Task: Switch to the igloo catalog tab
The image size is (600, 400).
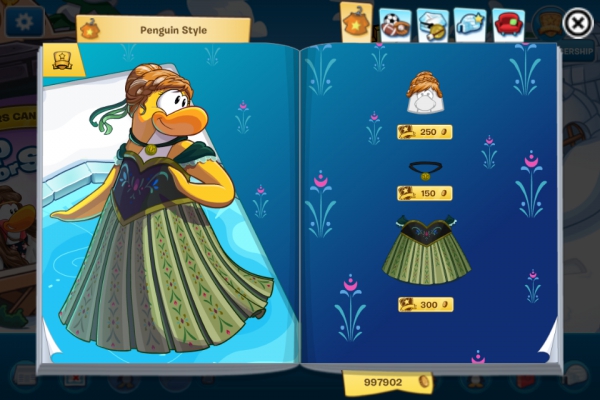Action: click(470, 24)
